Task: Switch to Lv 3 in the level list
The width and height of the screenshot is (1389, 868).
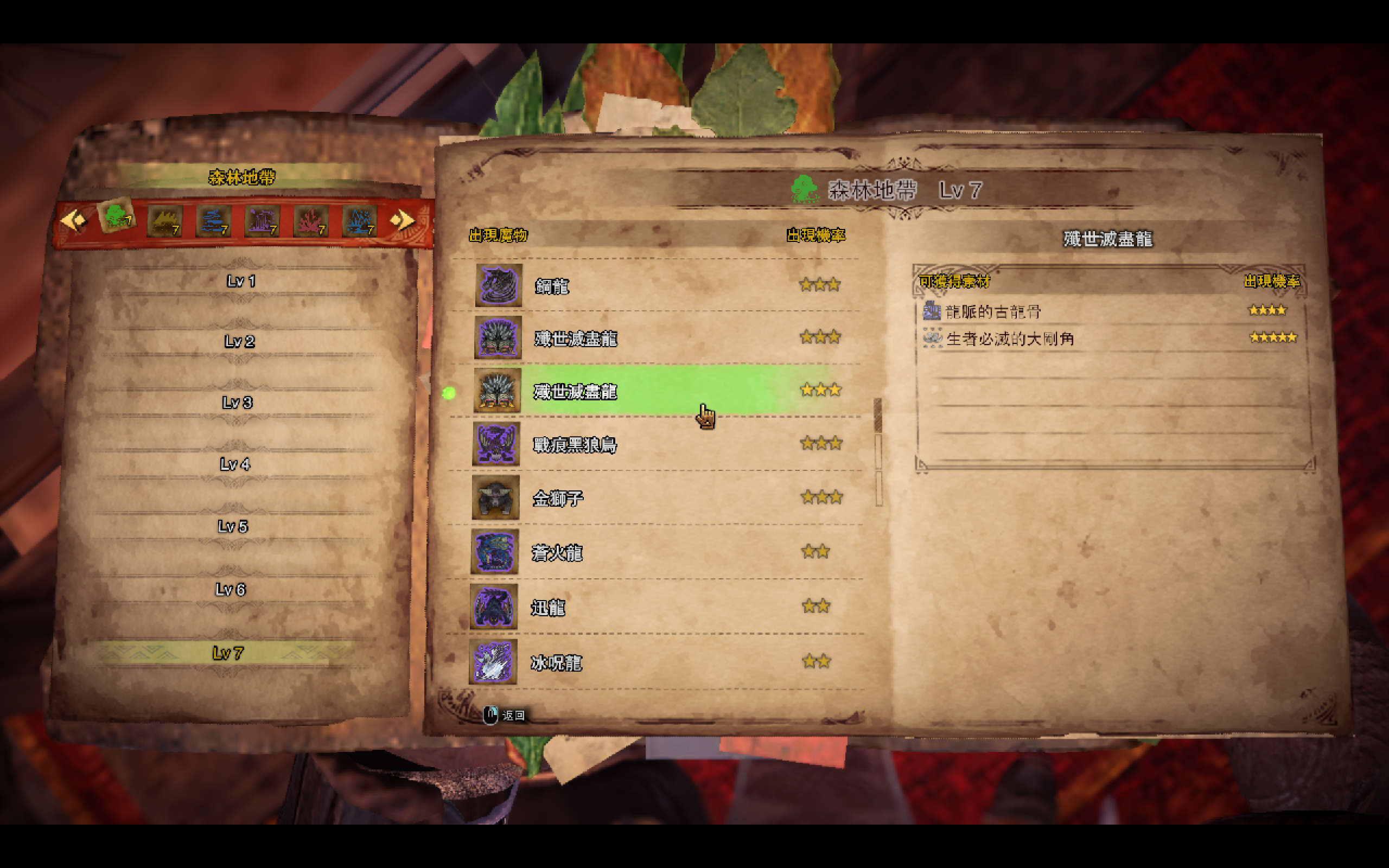Action: click(237, 403)
